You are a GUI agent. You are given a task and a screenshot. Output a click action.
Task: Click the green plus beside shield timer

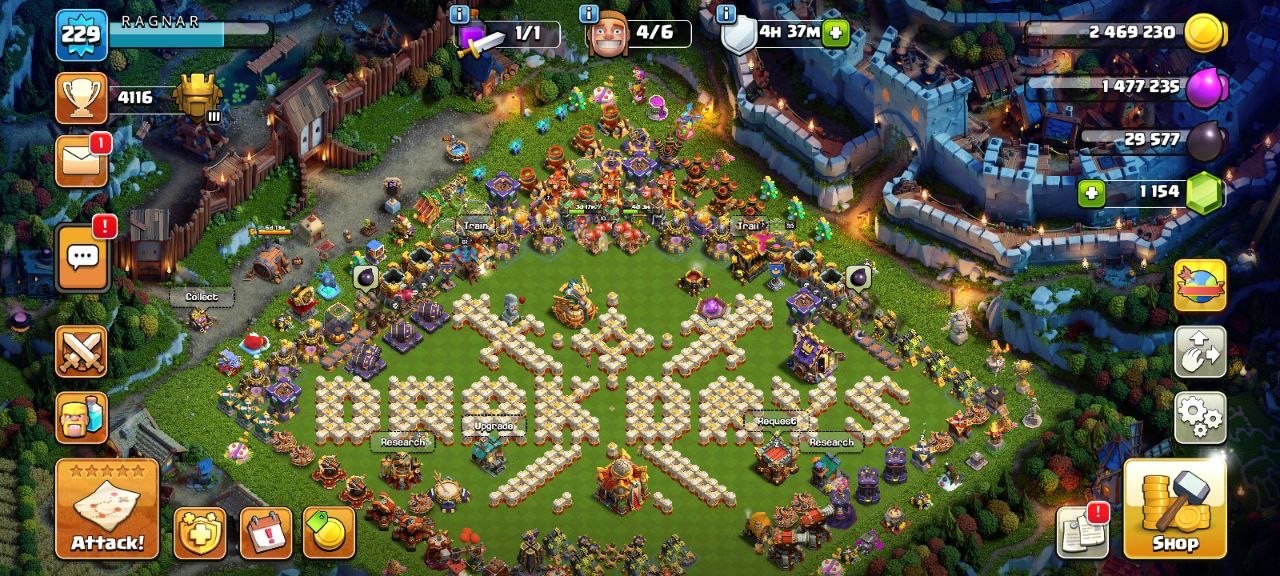click(834, 34)
